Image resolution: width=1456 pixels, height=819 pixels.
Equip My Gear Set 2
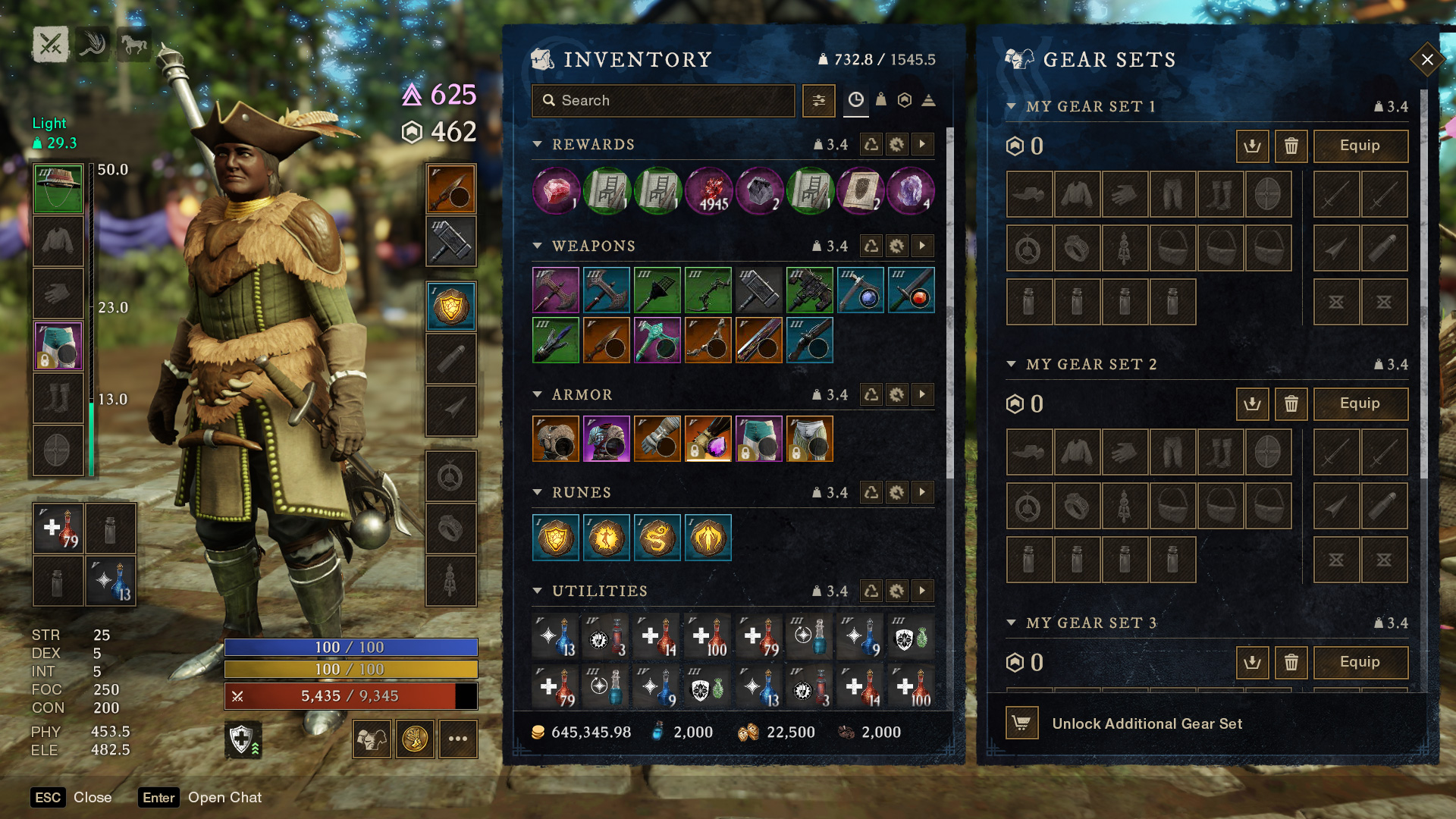[x=1360, y=404]
